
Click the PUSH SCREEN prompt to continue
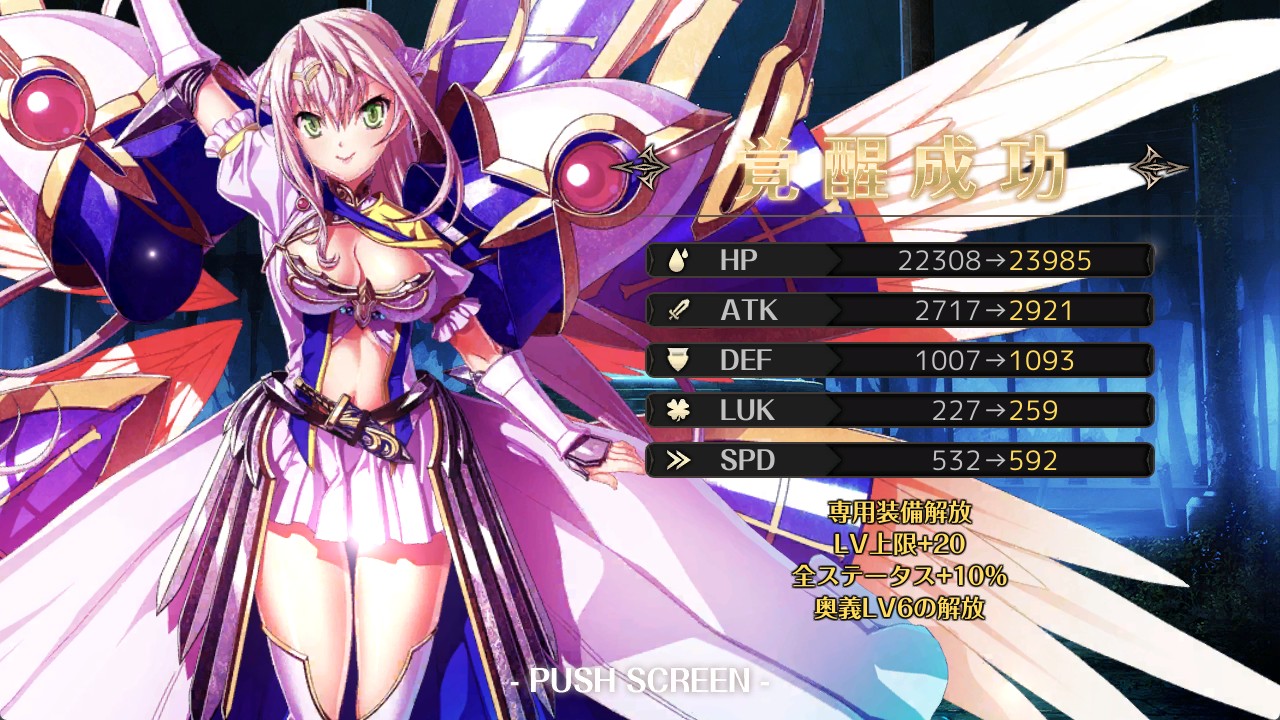[639, 681]
